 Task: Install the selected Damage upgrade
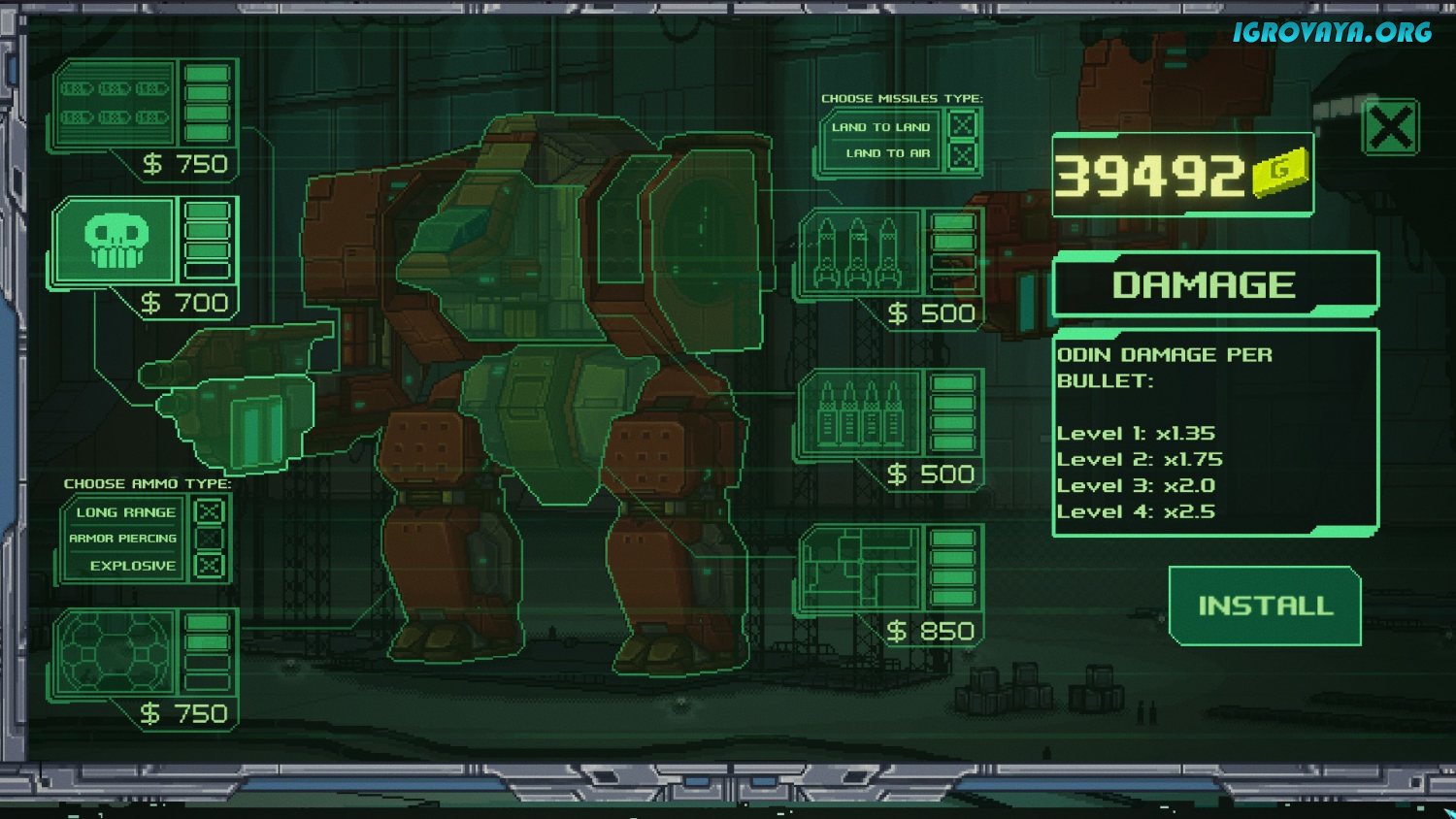pos(1265,606)
